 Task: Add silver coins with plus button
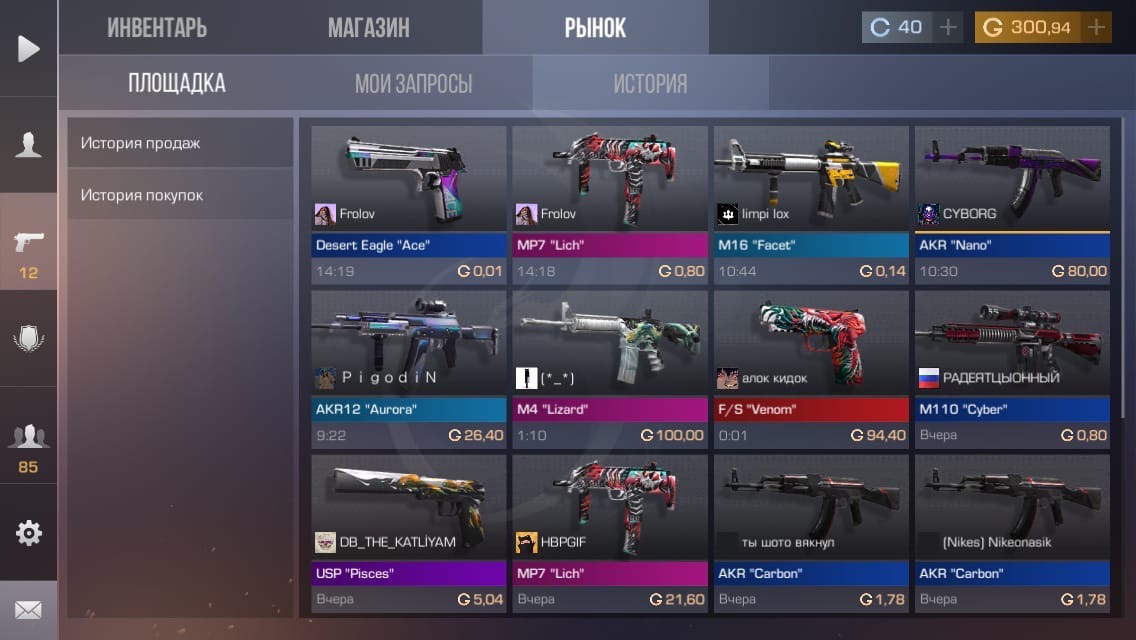coord(948,27)
